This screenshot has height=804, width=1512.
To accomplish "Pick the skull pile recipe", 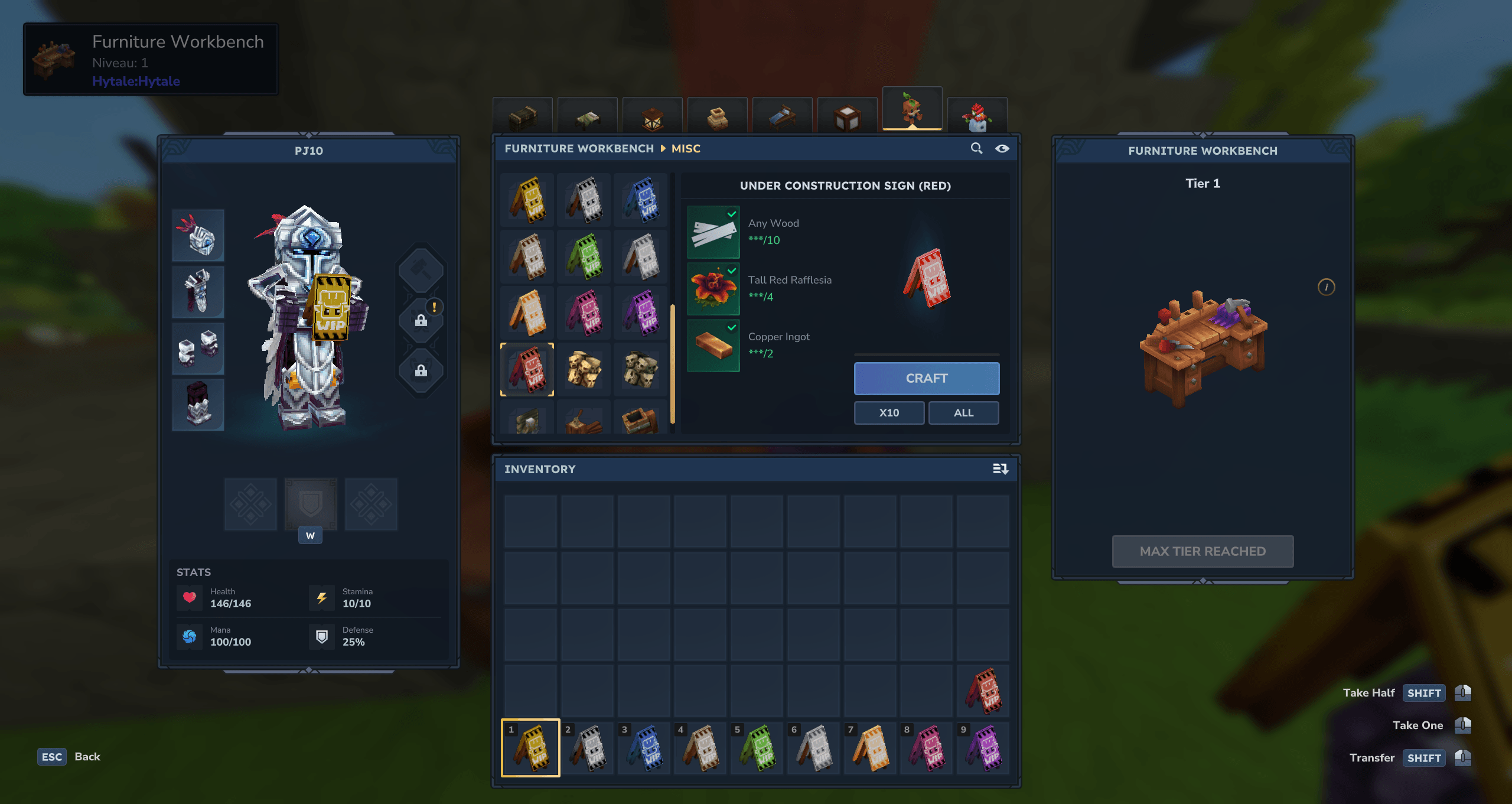I will point(584,370).
